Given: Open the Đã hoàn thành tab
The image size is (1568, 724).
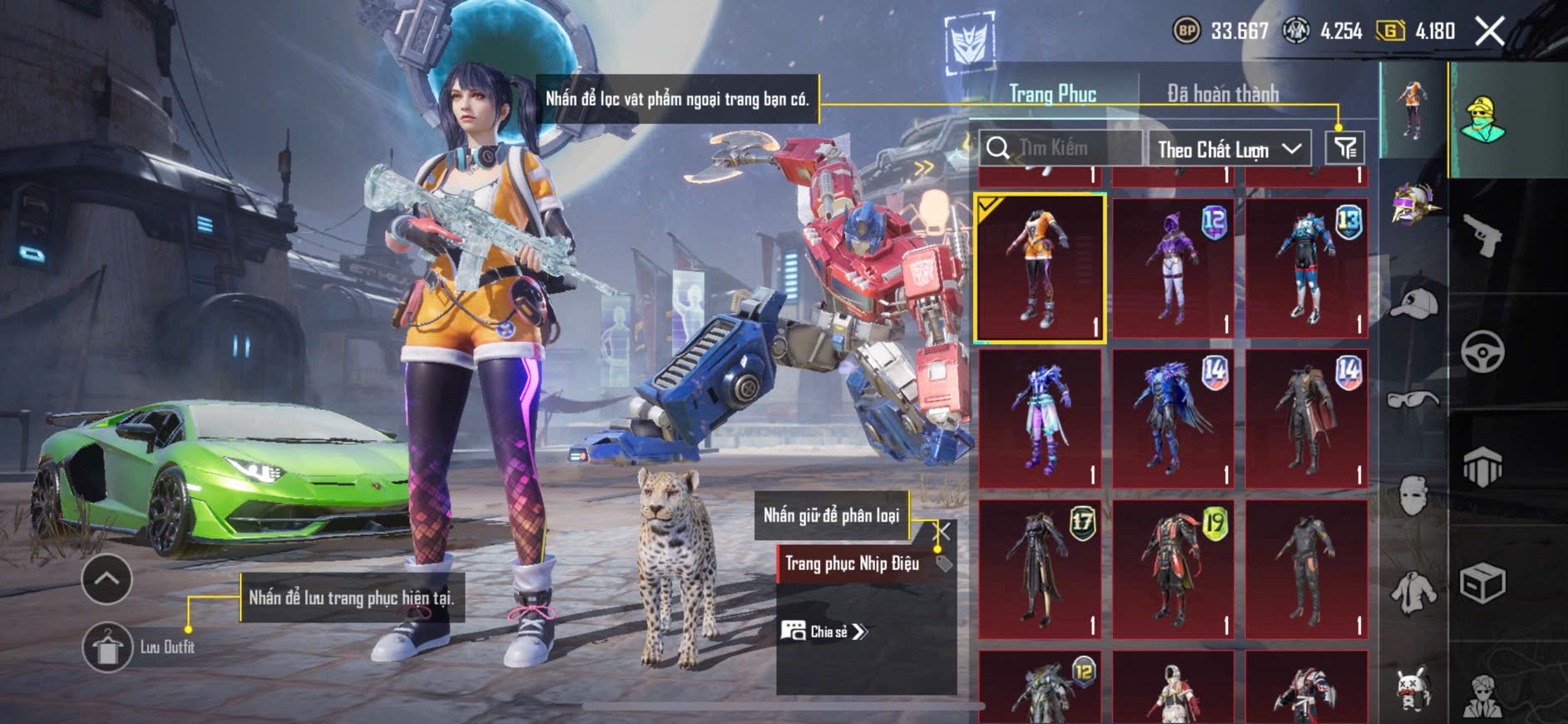Looking at the screenshot, I should [1222, 94].
